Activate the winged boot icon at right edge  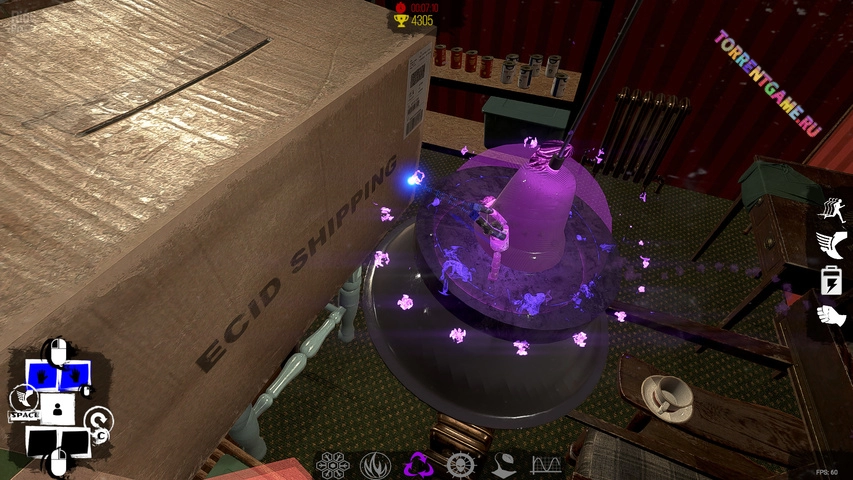pyautogui.click(x=831, y=243)
